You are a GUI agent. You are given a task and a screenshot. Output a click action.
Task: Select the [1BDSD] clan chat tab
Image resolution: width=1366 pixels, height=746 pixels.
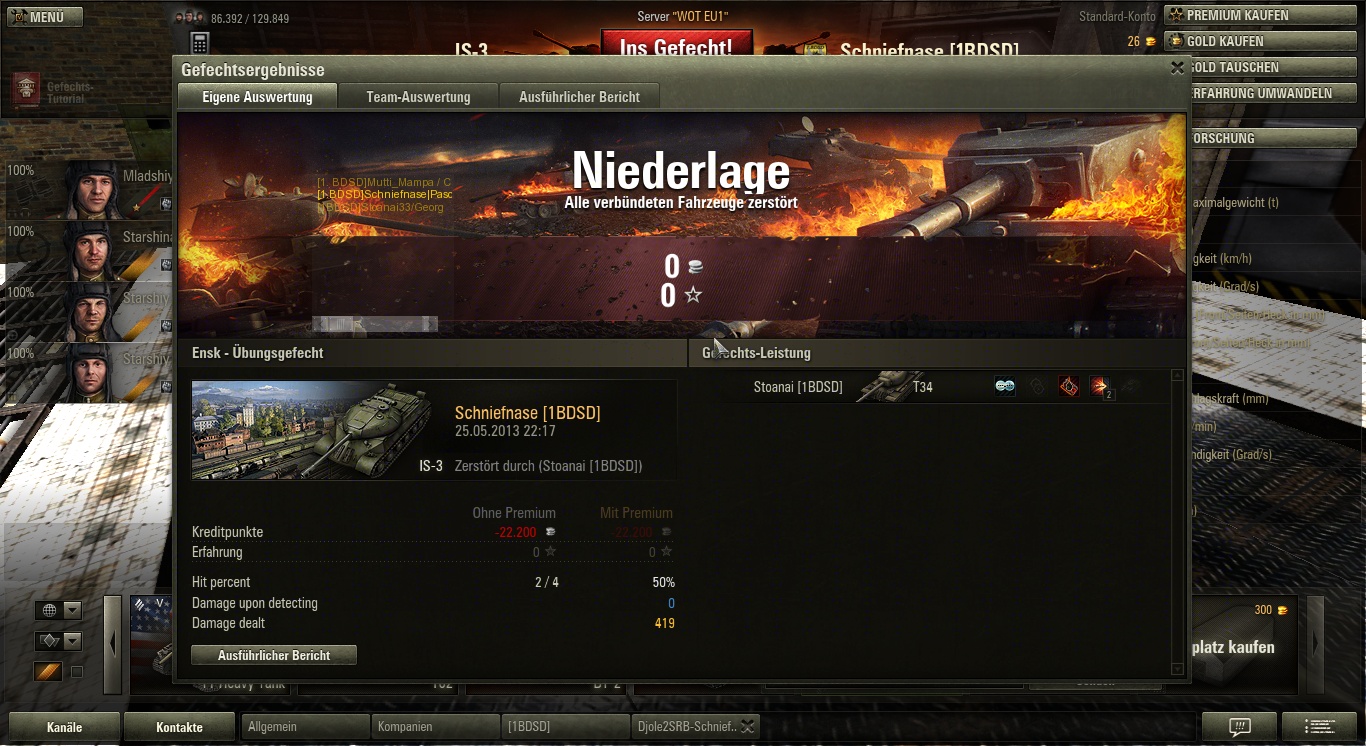(x=565, y=727)
